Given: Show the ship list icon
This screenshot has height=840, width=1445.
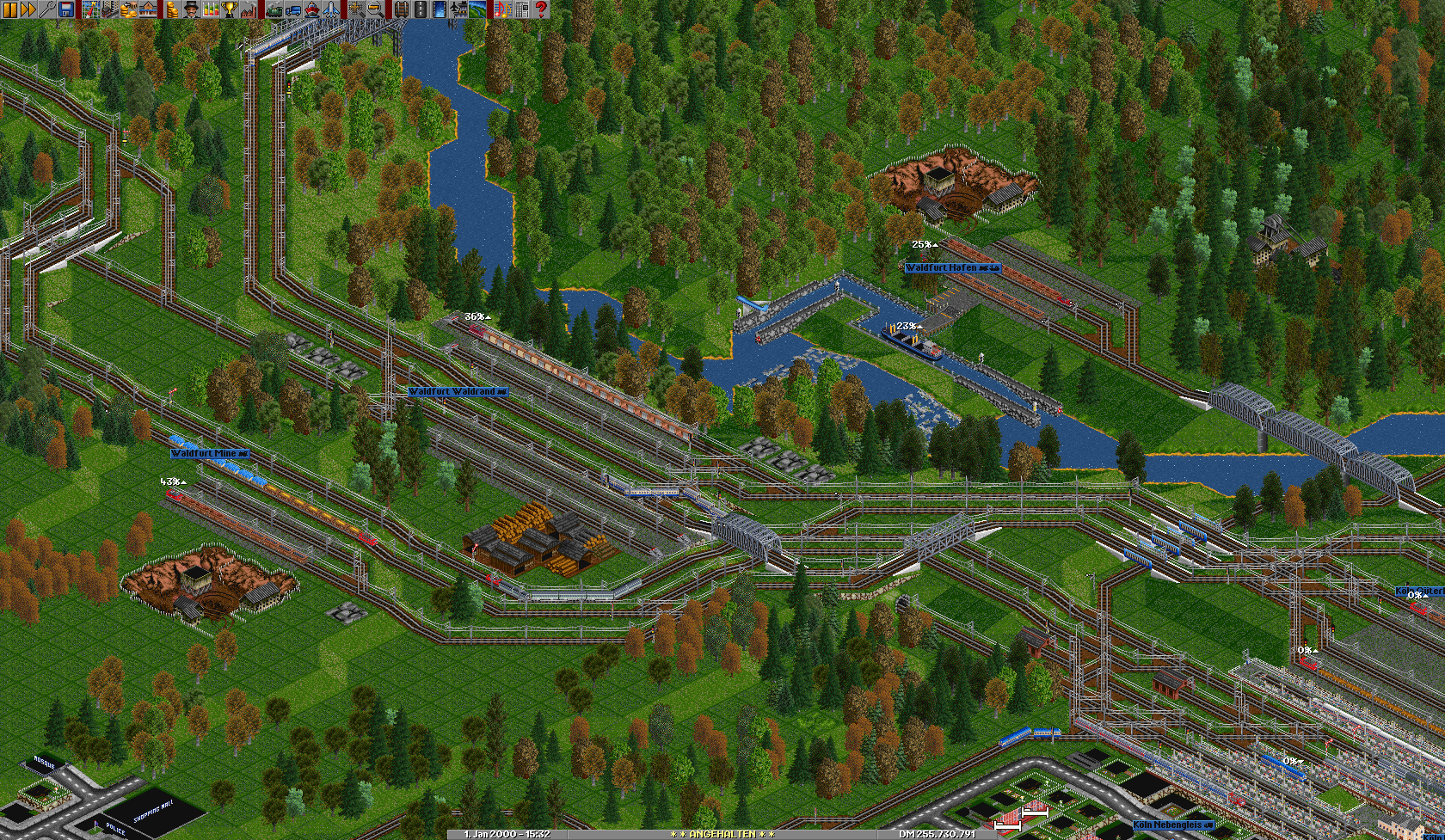Looking at the screenshot, I should (x=311, y=9).
